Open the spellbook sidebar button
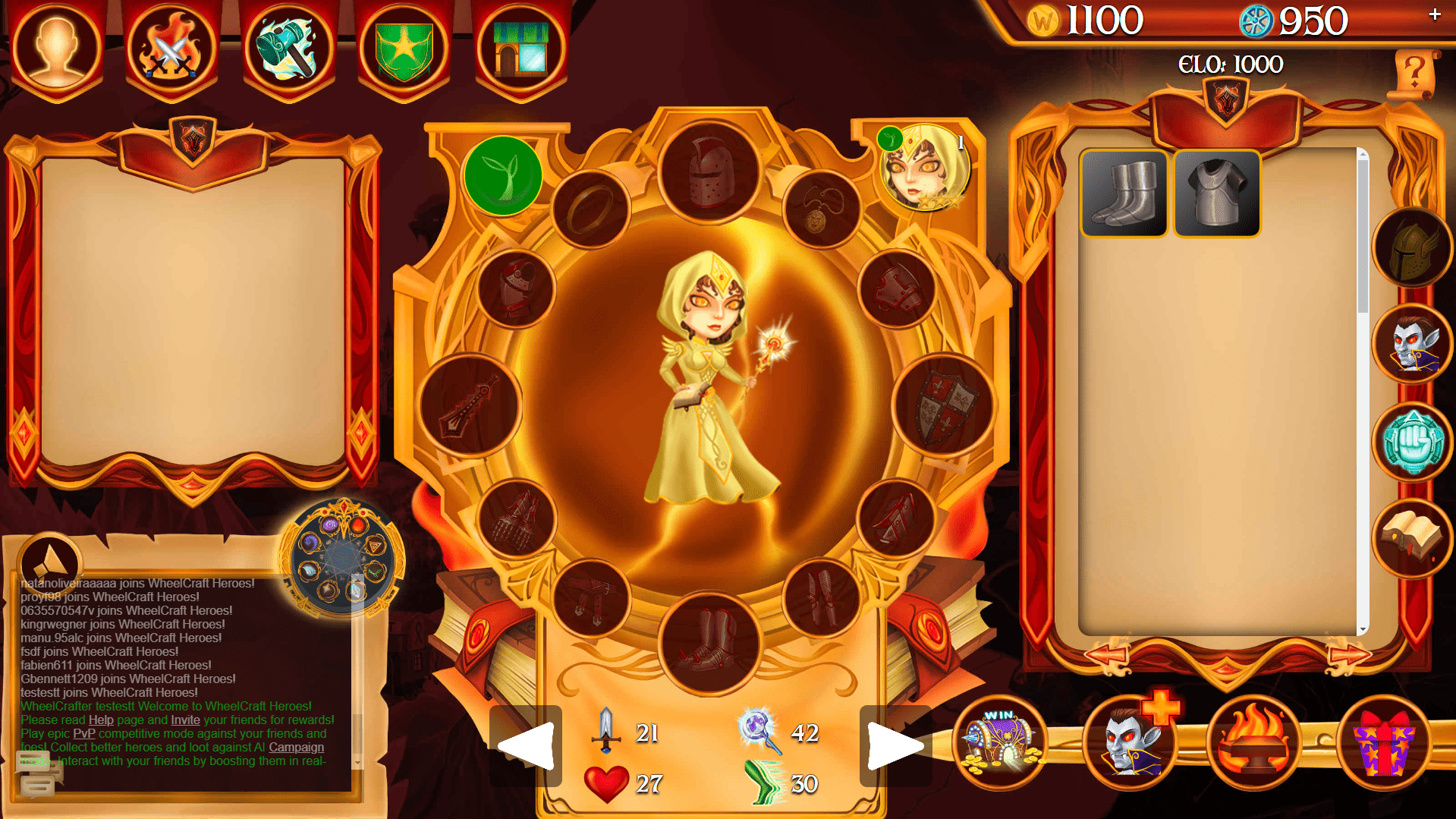 pyautogui.click(x=1412, y=537)
